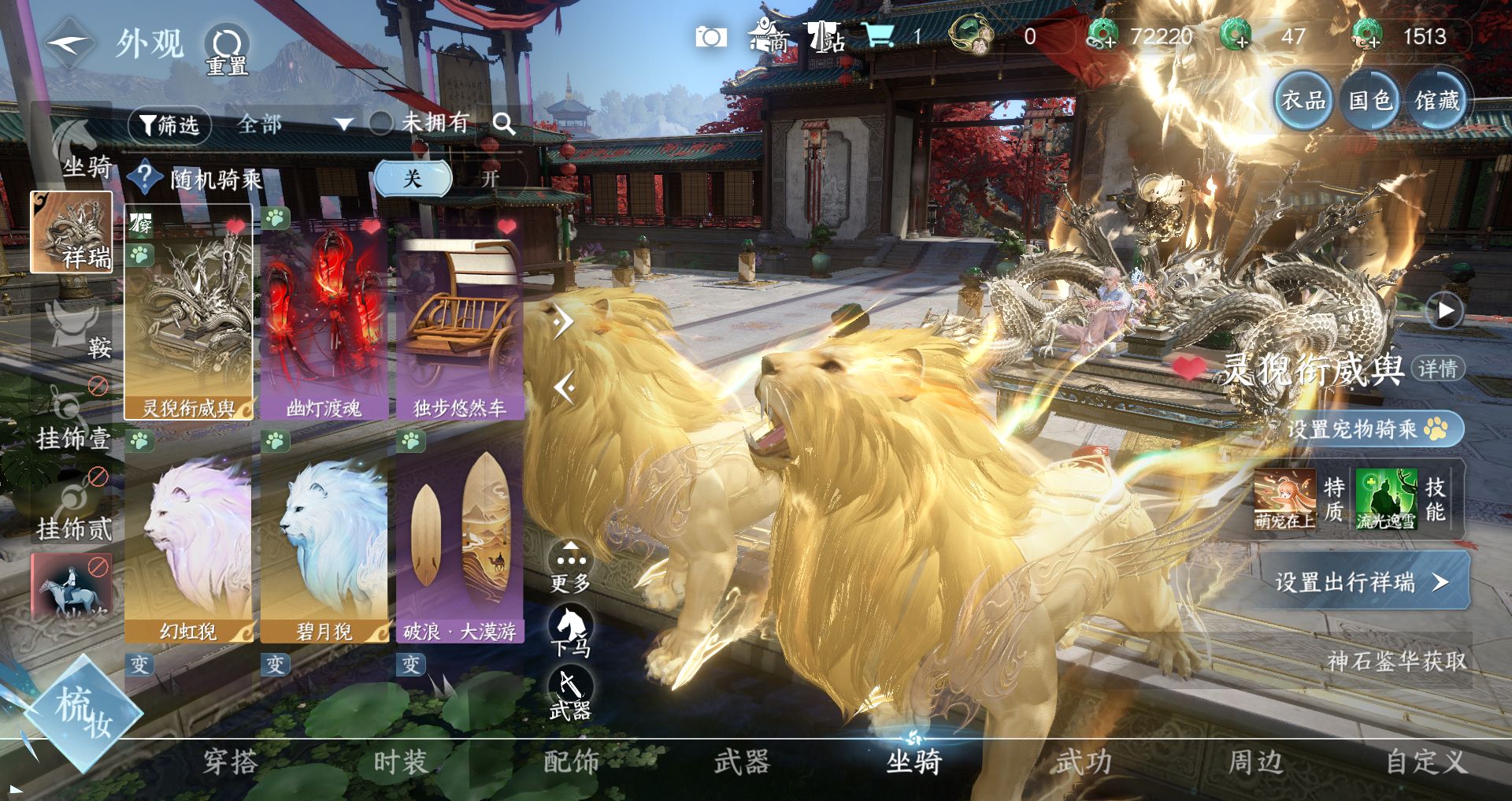Open the camera screenshot icon
Screen dimensions: 1512x801
710,37
